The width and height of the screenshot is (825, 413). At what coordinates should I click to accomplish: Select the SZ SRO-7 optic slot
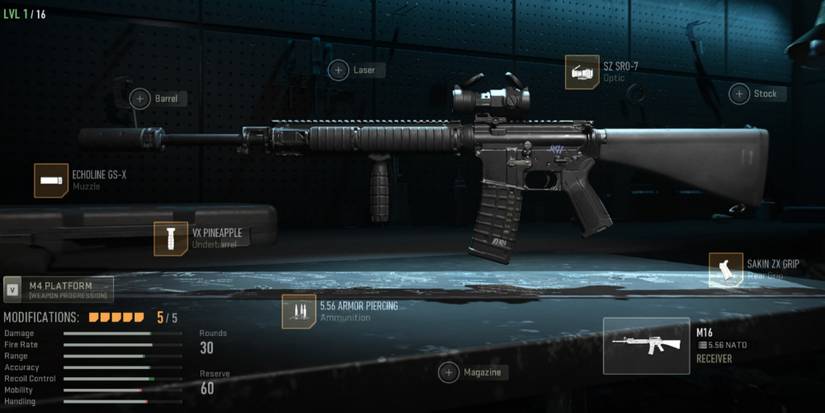click(x=582, y=72)
